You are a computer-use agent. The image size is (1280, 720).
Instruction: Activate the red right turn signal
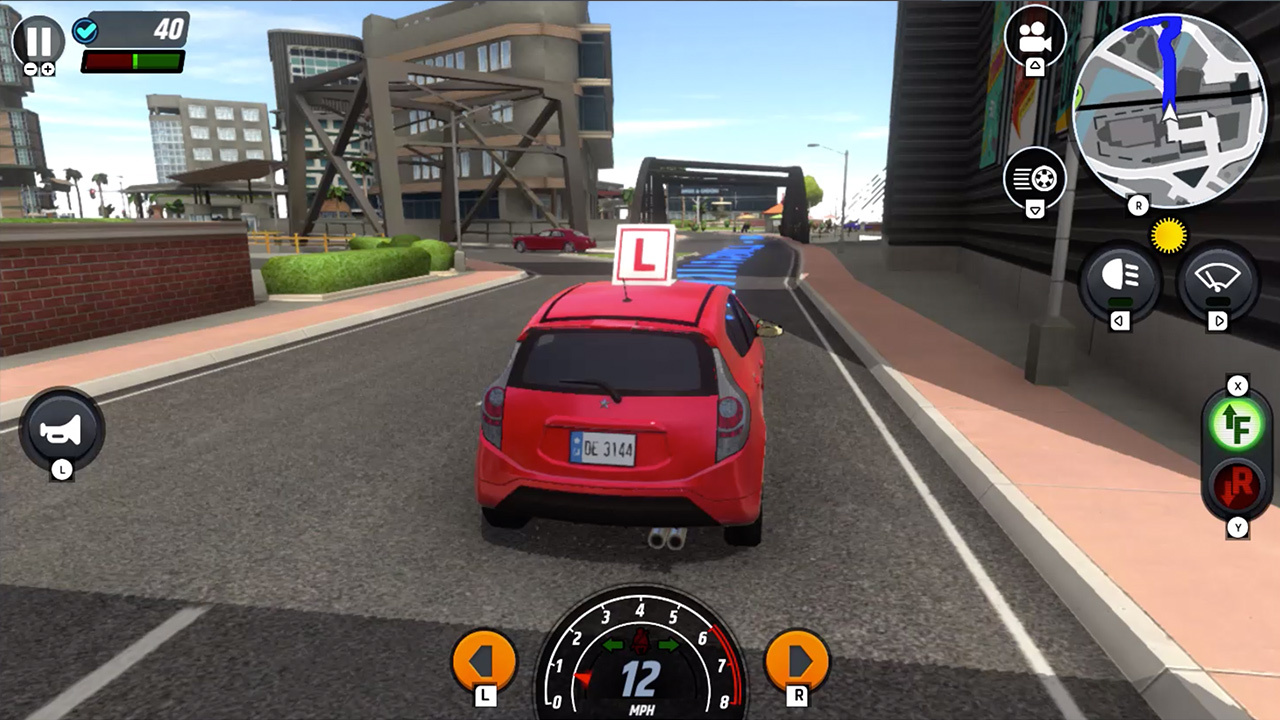click(1238, 487)
